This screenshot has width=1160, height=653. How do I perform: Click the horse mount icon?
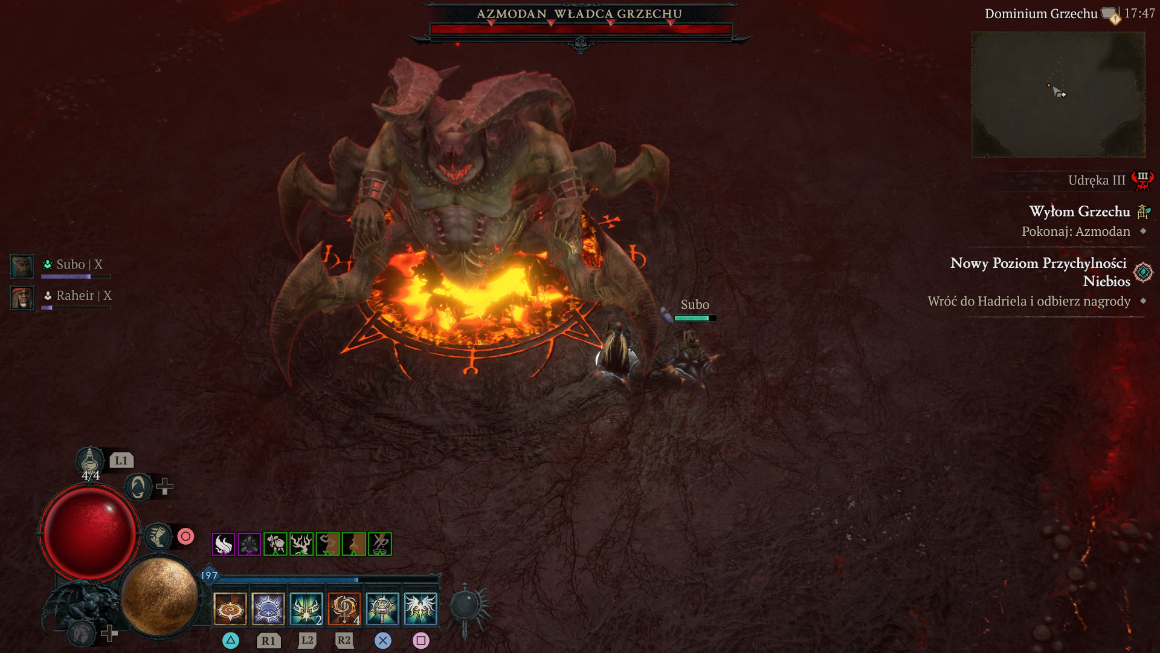coord(82,633)
